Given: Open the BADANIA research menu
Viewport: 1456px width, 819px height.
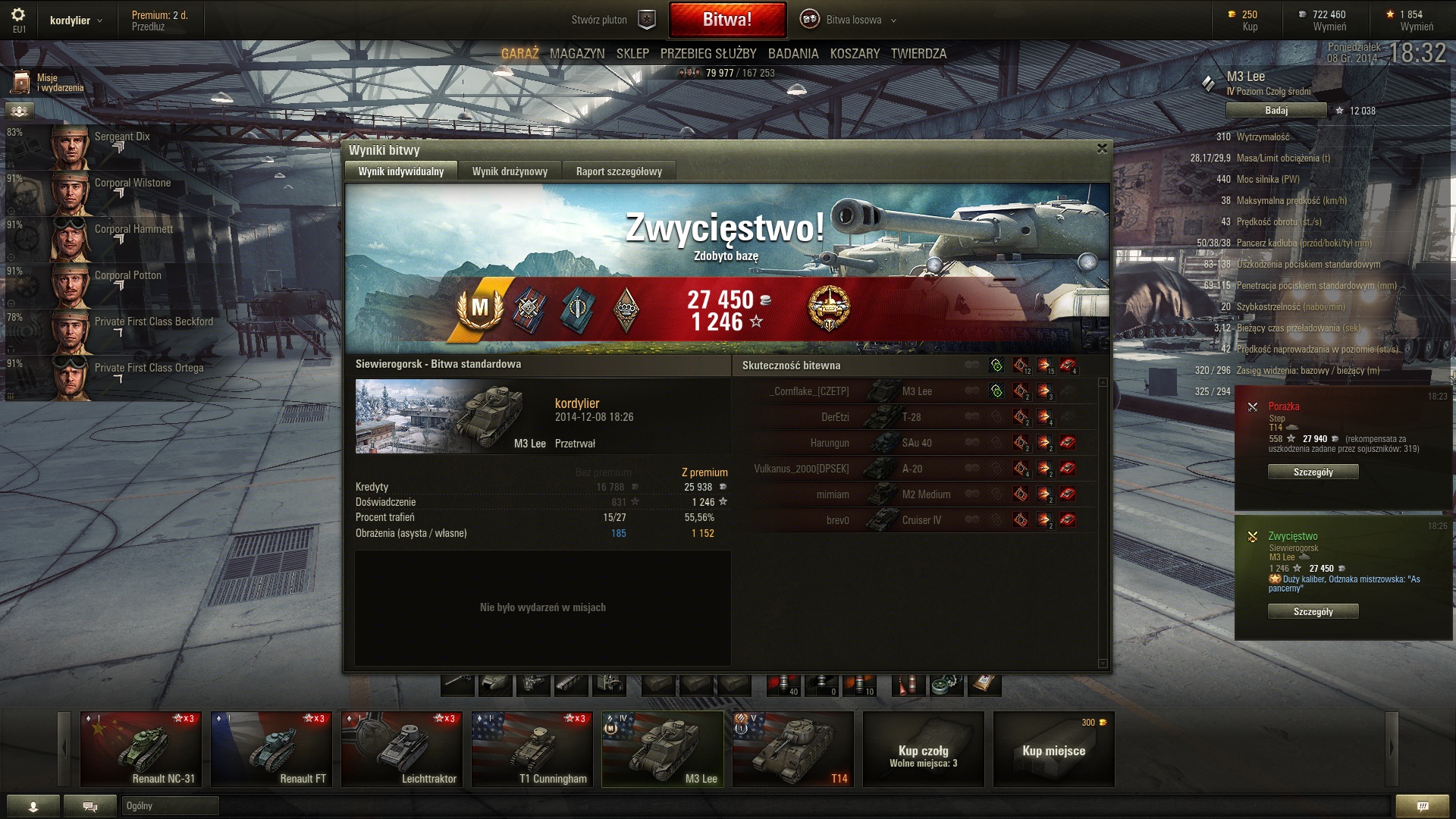Looking at the screenshot, I should pyautogui.click(x=793, y=54).
